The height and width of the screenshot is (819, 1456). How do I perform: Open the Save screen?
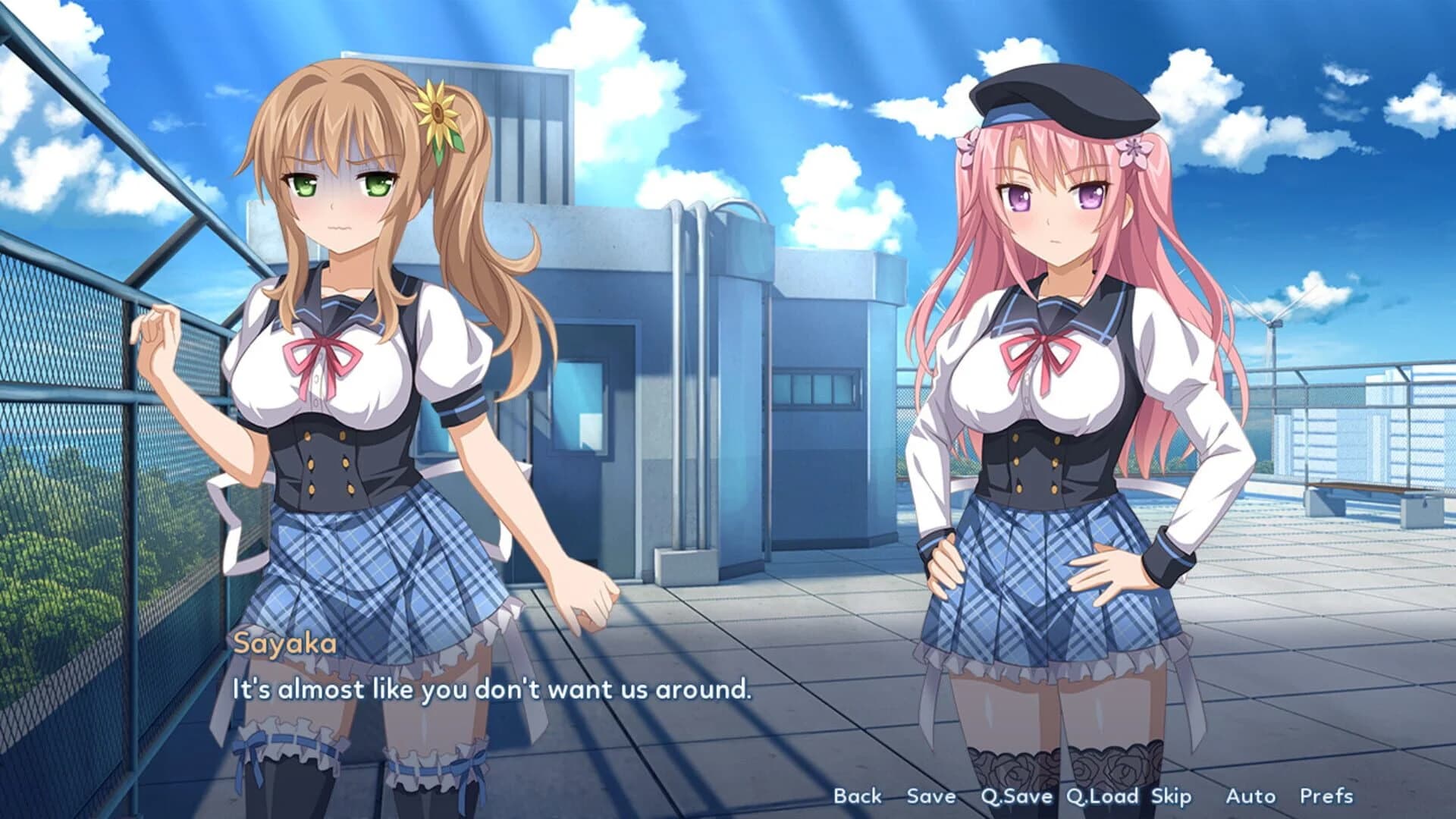931,796
